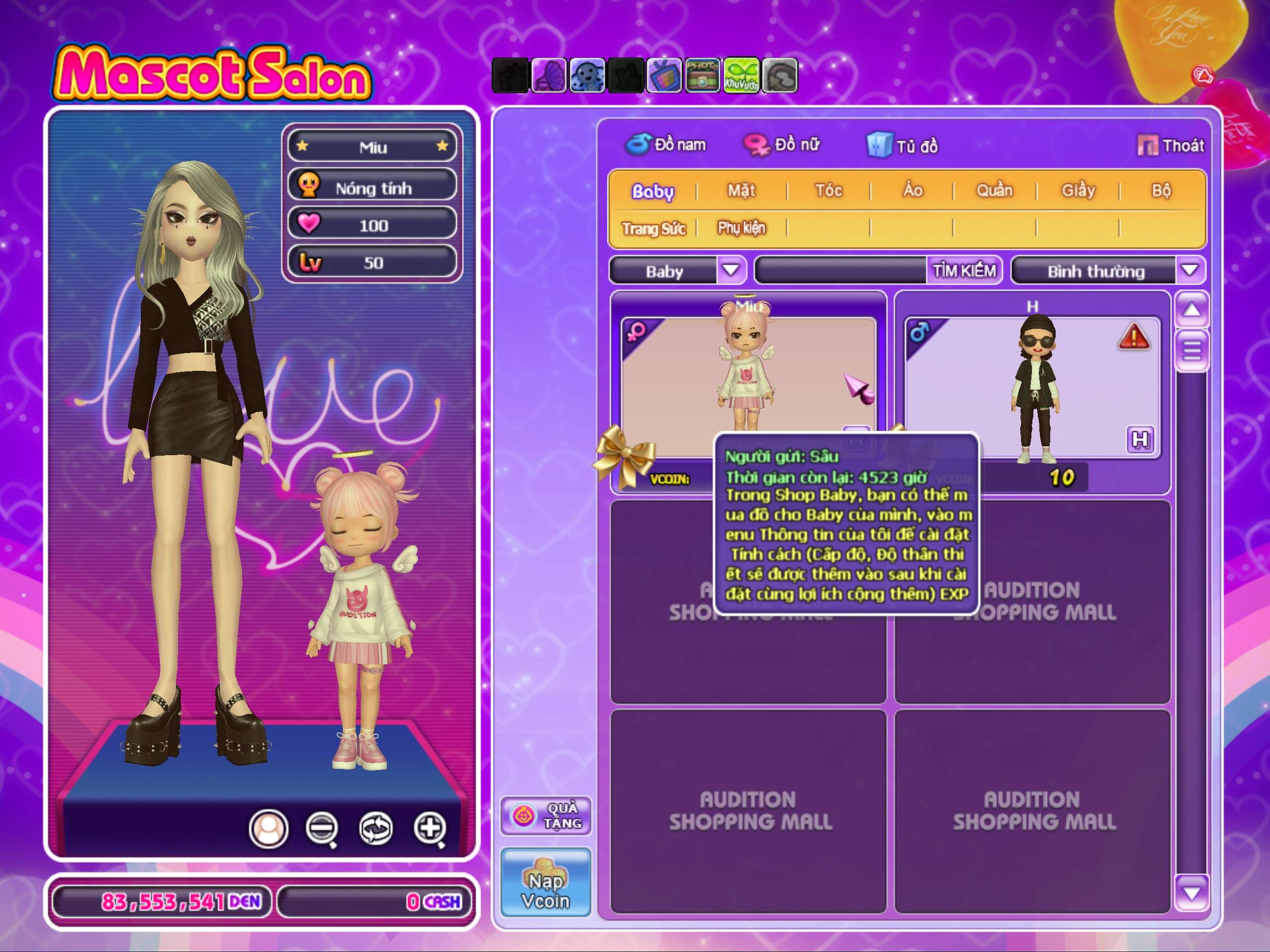
Task: Select the Mặt face category
Action: click(741, 190)
